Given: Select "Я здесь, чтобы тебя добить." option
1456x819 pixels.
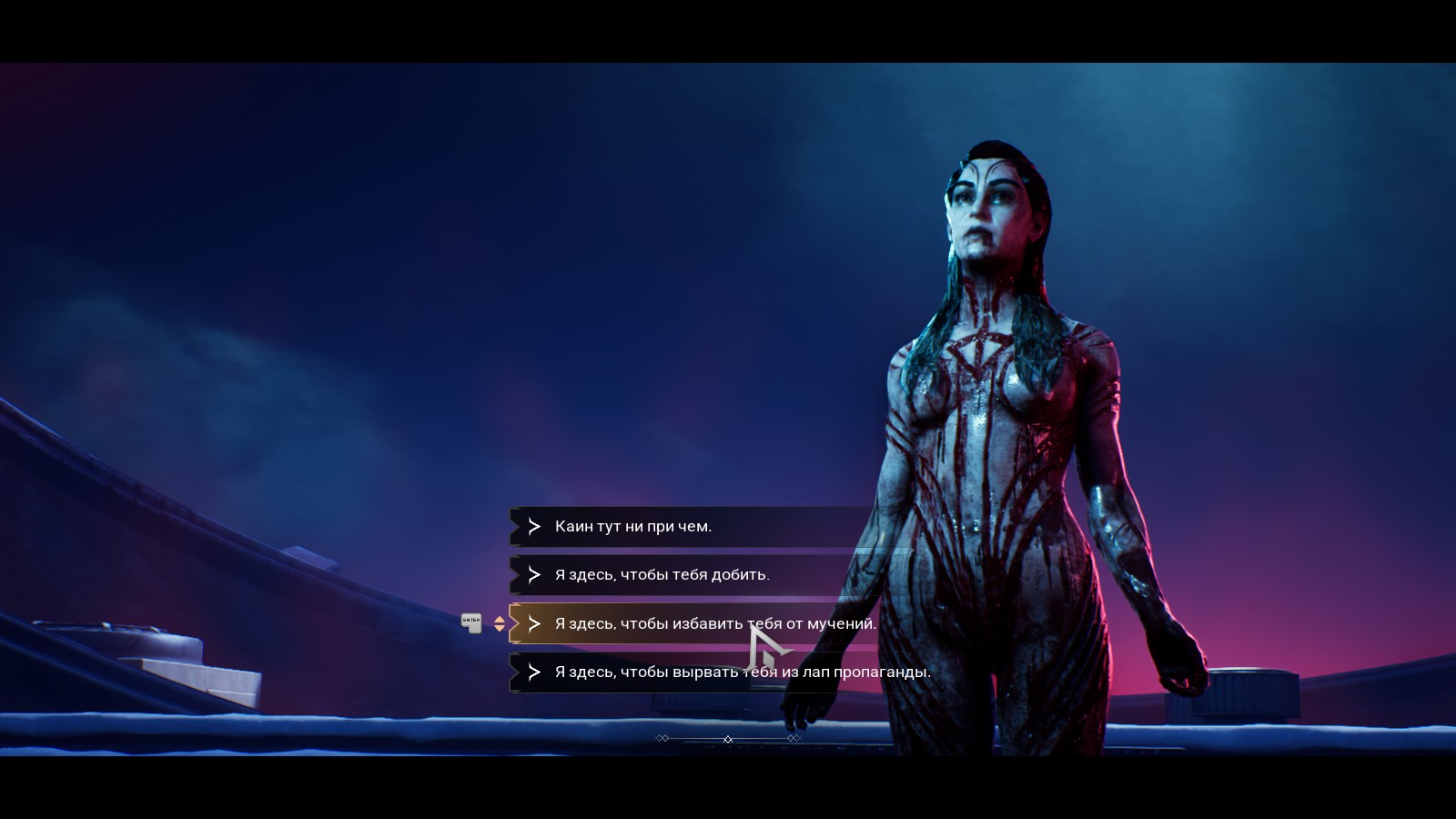Looking at the screenshot, I should (662, 575).
